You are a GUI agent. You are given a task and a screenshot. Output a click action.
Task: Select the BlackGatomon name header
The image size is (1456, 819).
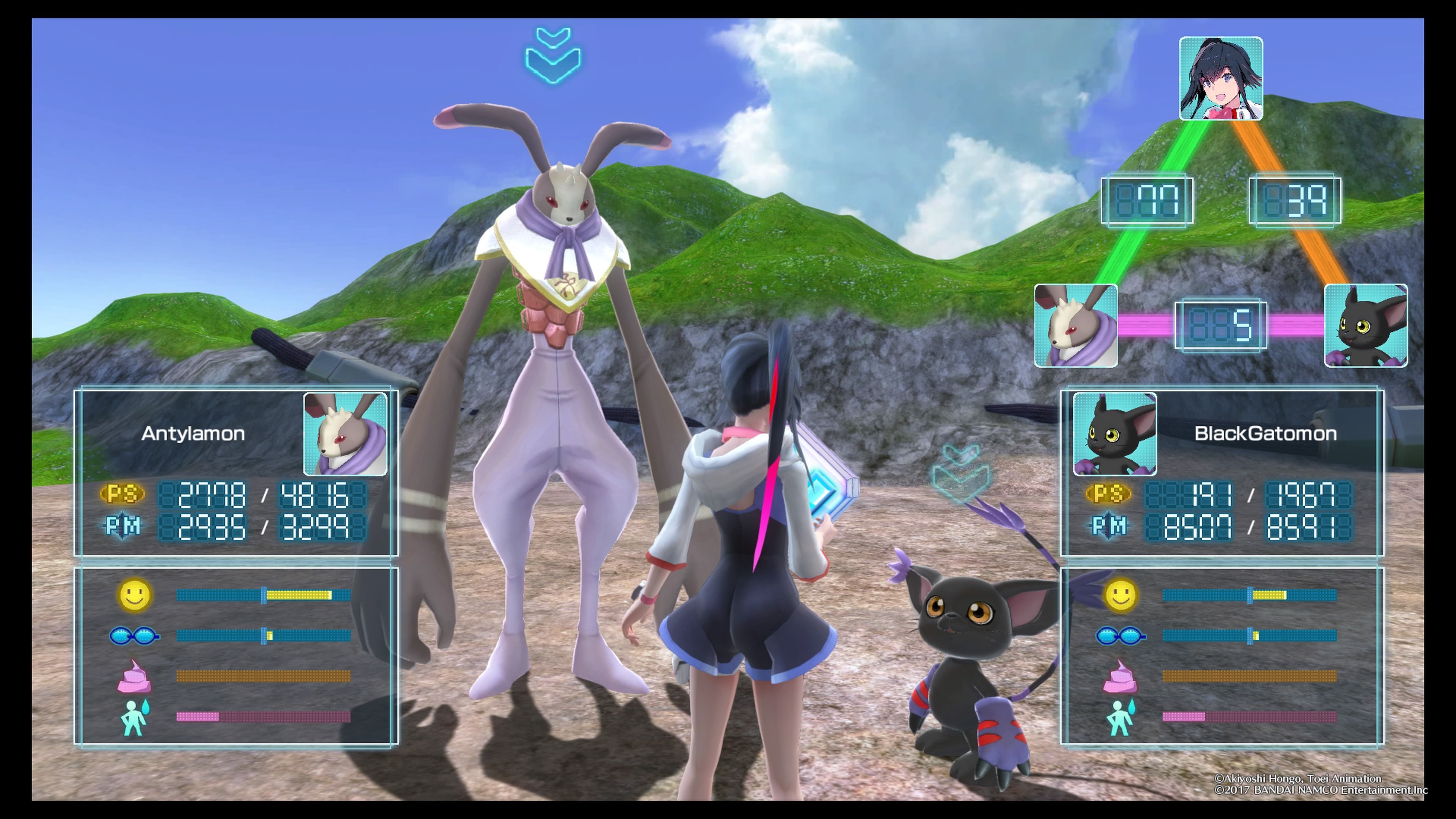(1265, 433)
